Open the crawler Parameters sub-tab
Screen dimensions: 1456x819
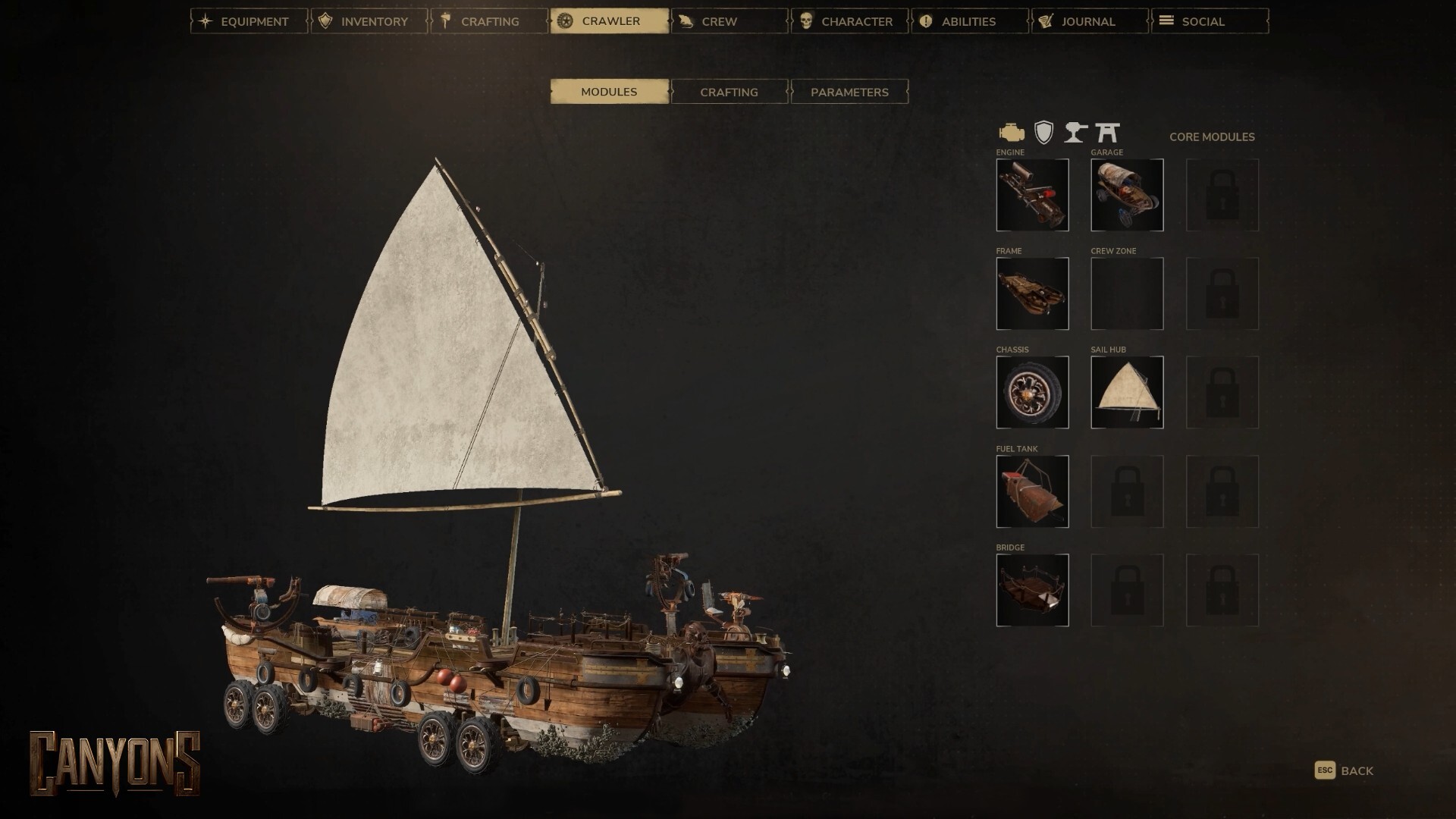click(849, 92)
